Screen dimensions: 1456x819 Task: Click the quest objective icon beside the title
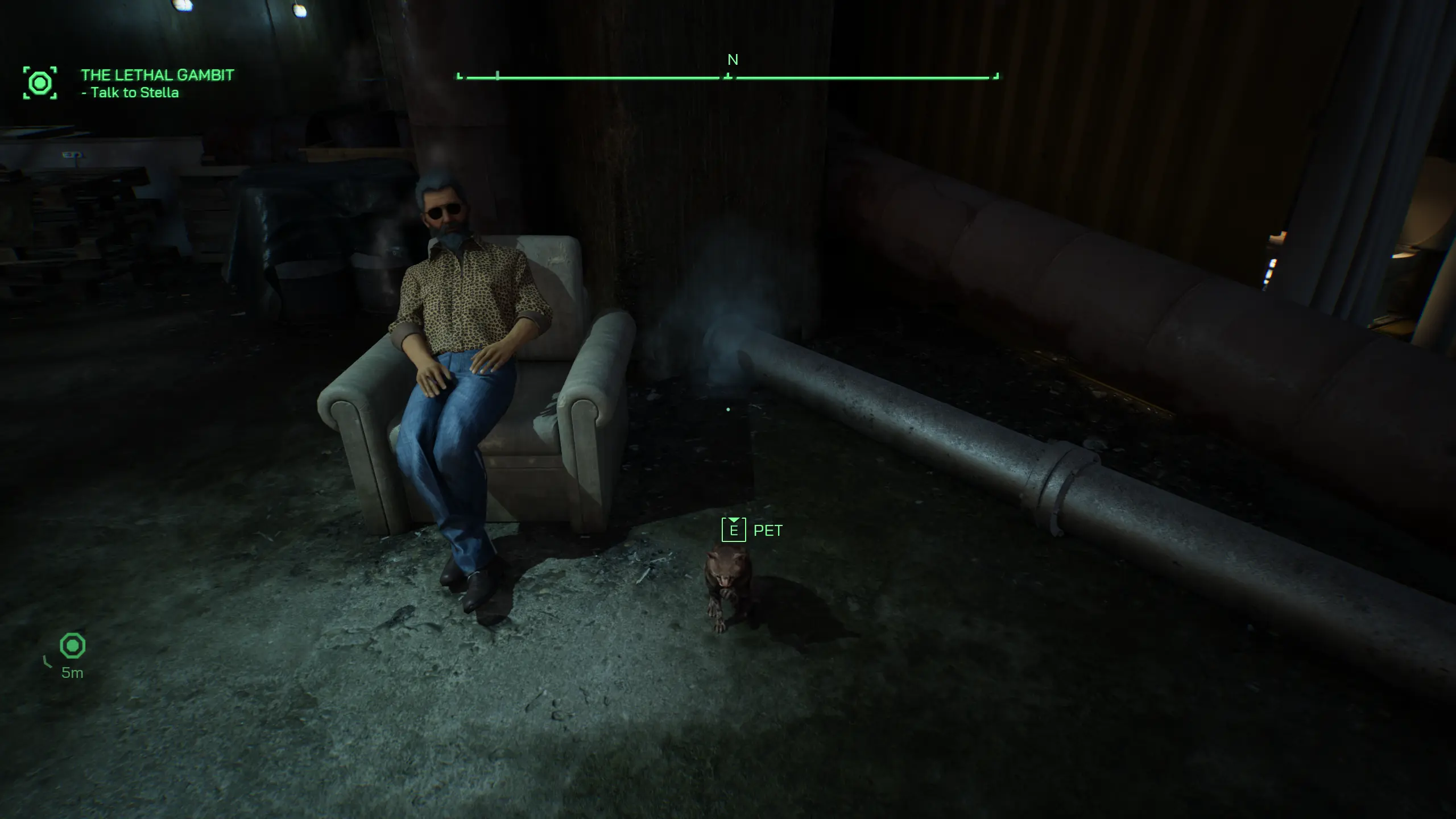point(40,83)
